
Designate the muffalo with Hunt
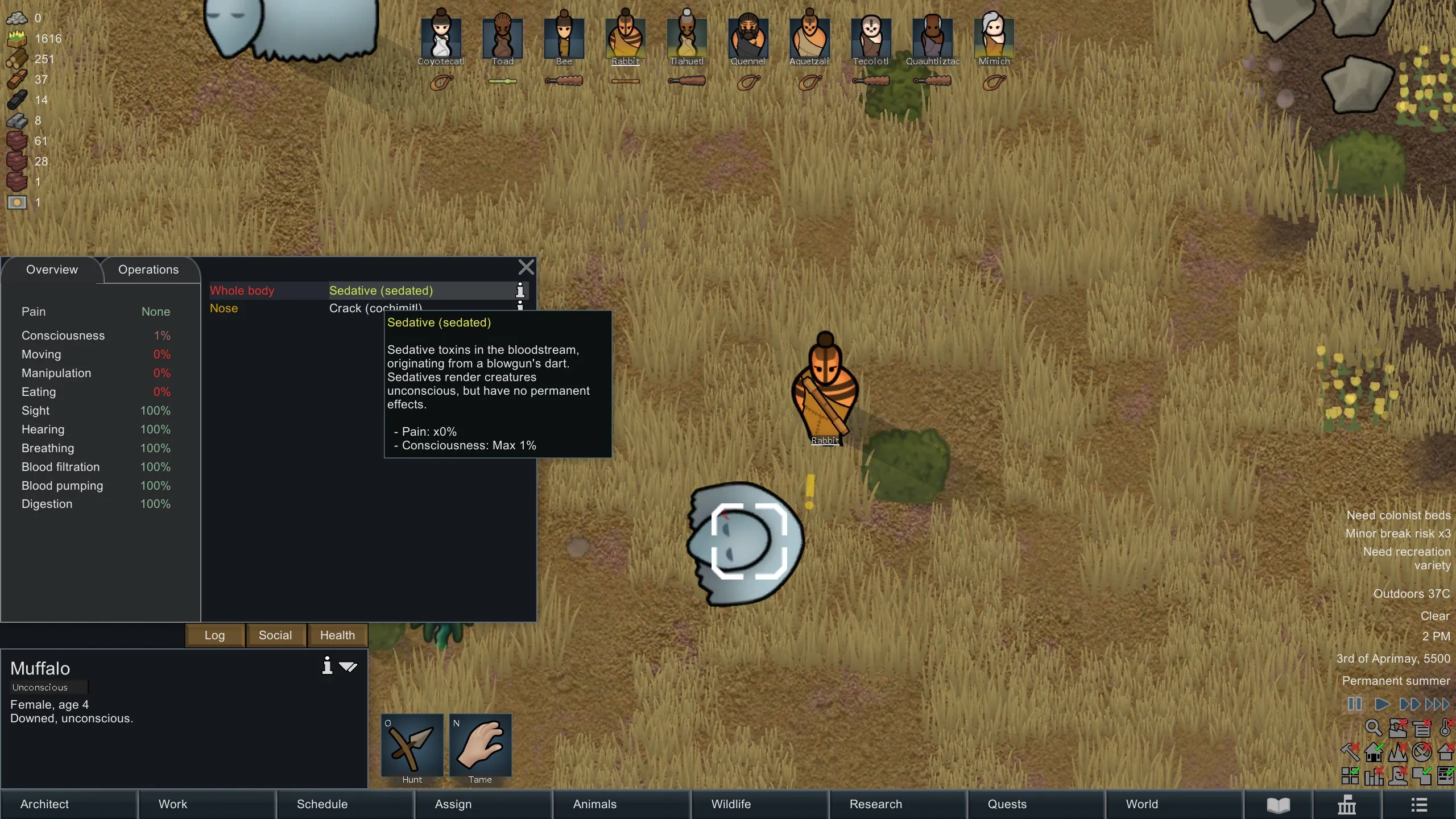pyautogui.click(x=412, y=747)
